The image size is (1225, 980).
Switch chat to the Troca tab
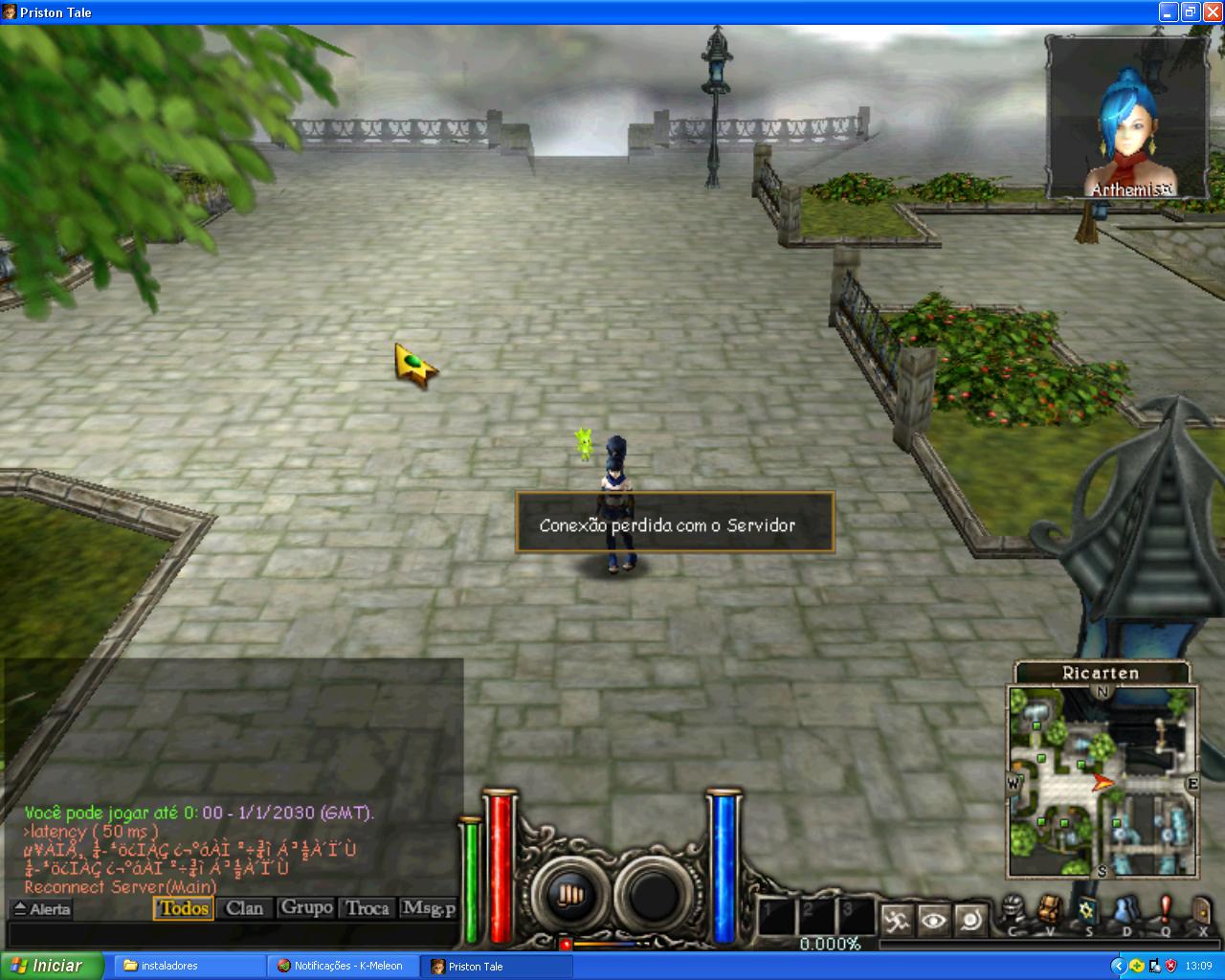367,908
